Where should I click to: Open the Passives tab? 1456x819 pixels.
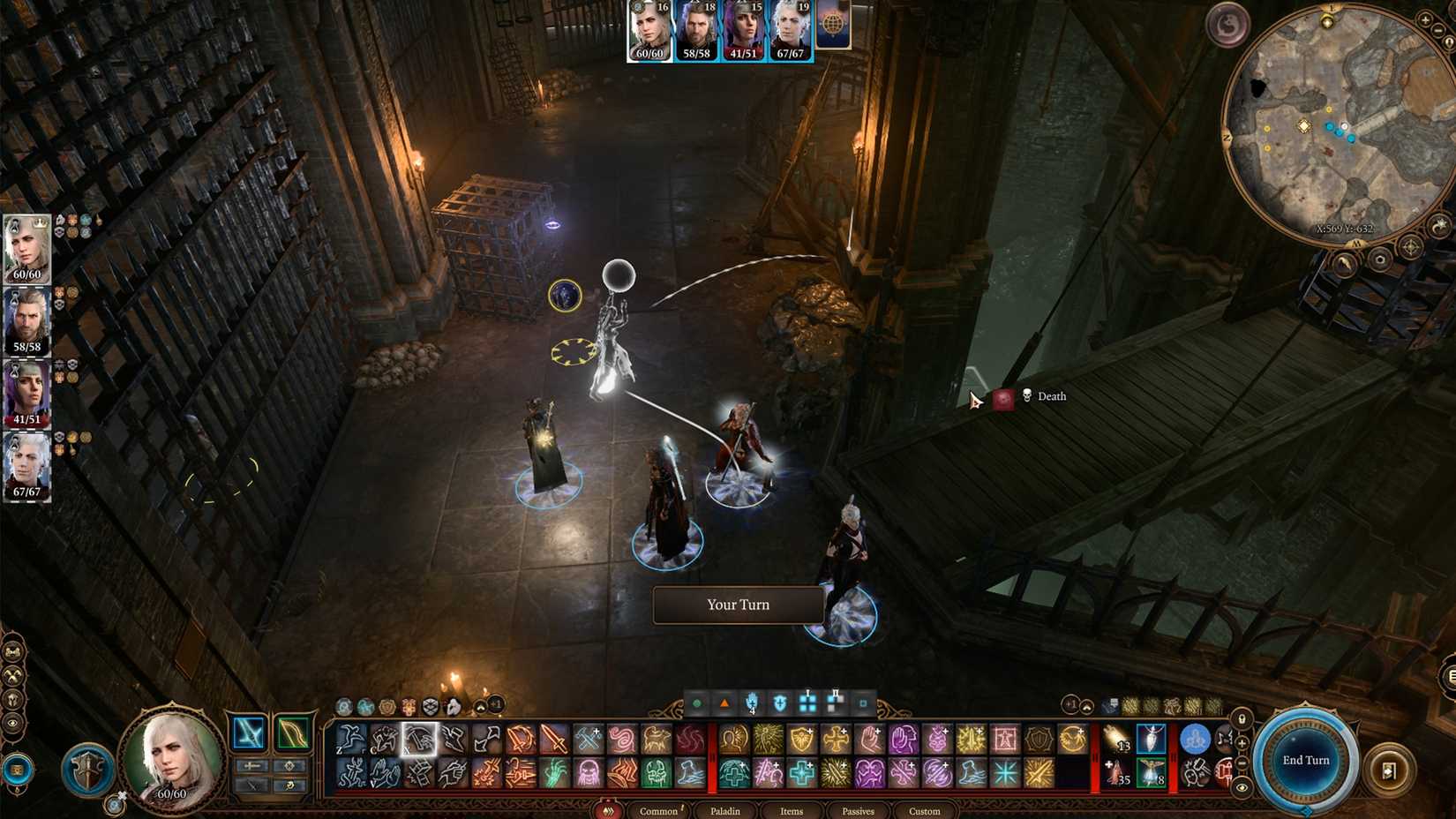pos(858,810)
